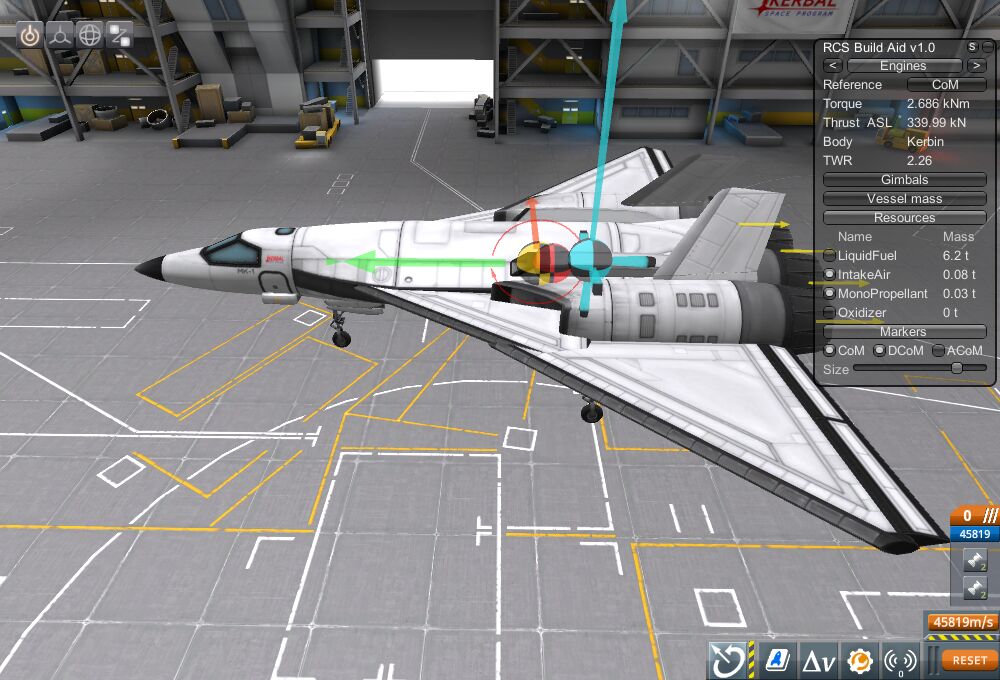
Task: Collapse the Resources section
Action: tap(904, 218)
